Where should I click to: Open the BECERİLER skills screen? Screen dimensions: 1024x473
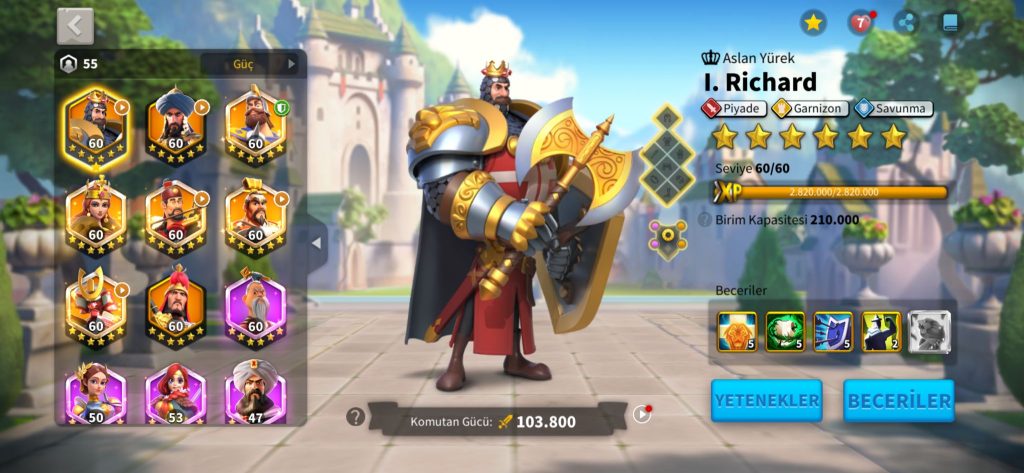coord(898,400)
